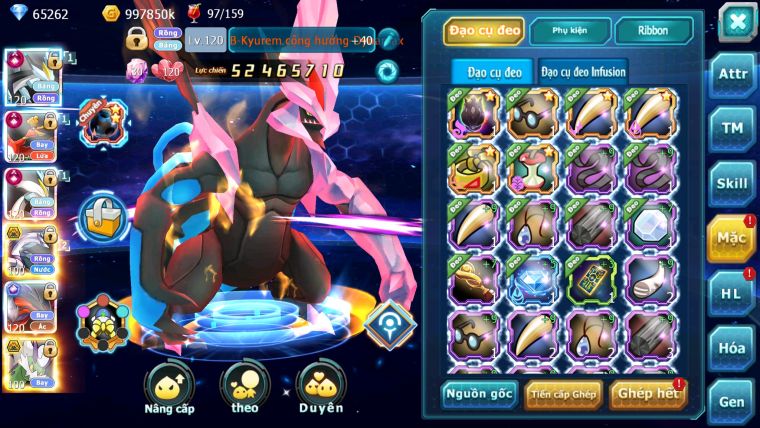This screenshot has height=428, width=760.
Task: Open the Hóa side tab
Action: coord(732,346)
